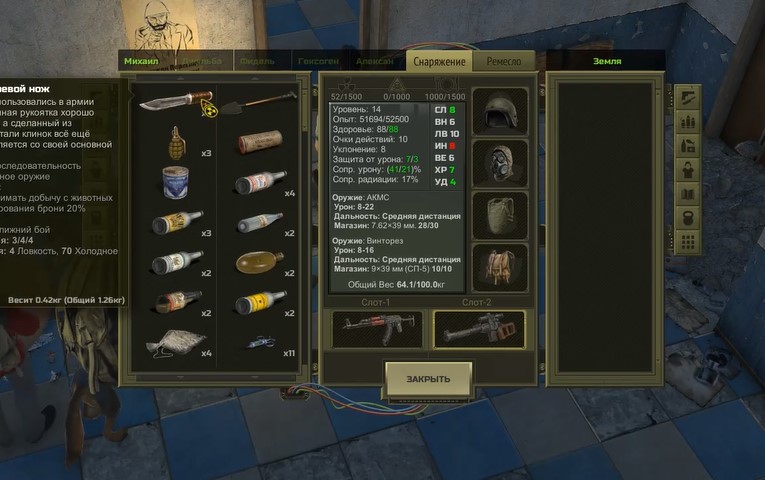Select the Винторез rifle in Слот-2

pyautogui.click(x=479, y=328)
